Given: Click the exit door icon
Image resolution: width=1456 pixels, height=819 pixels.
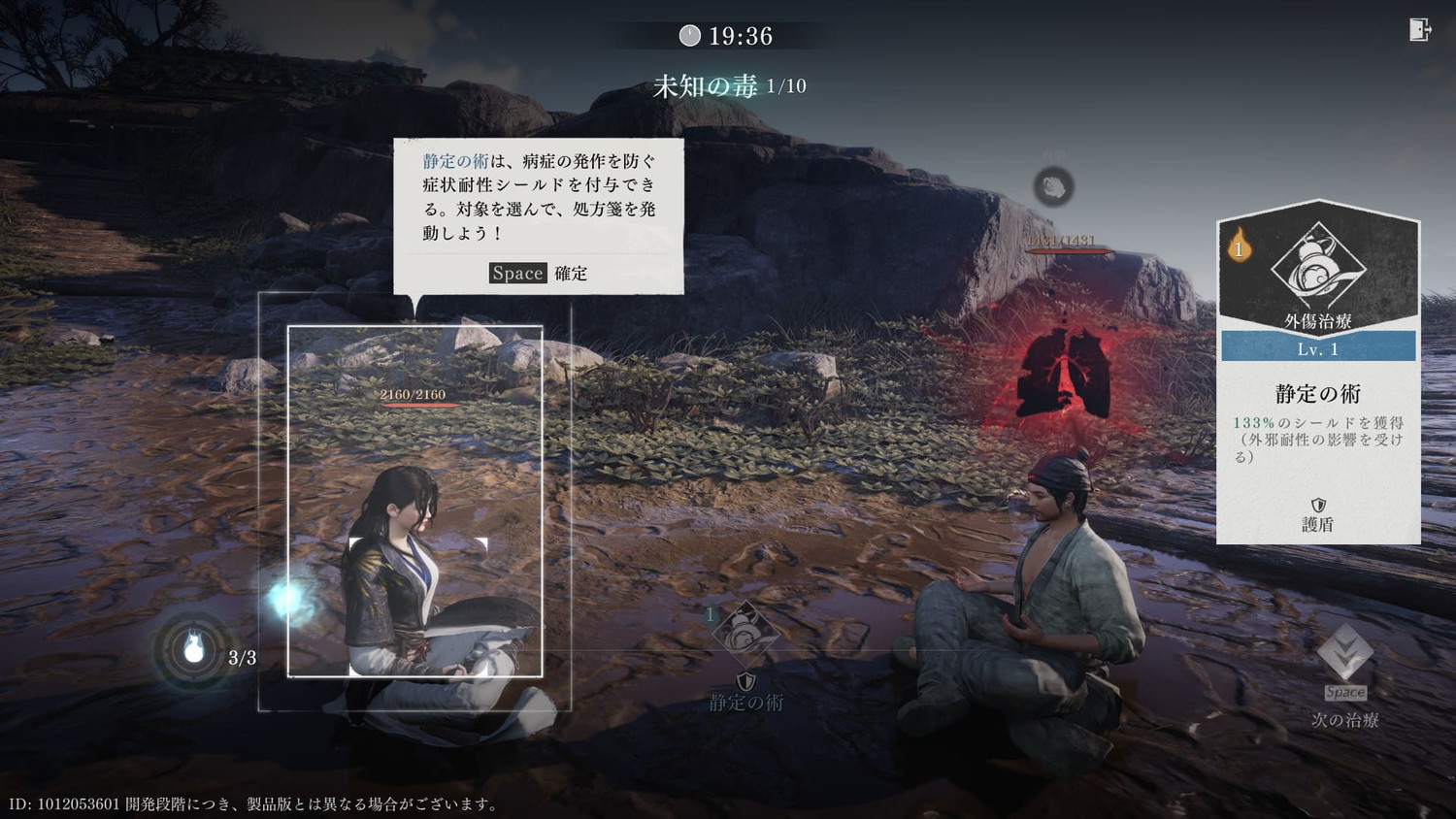Looking at the screenshot, I should pyautogui.click(x=1419, y=30).
